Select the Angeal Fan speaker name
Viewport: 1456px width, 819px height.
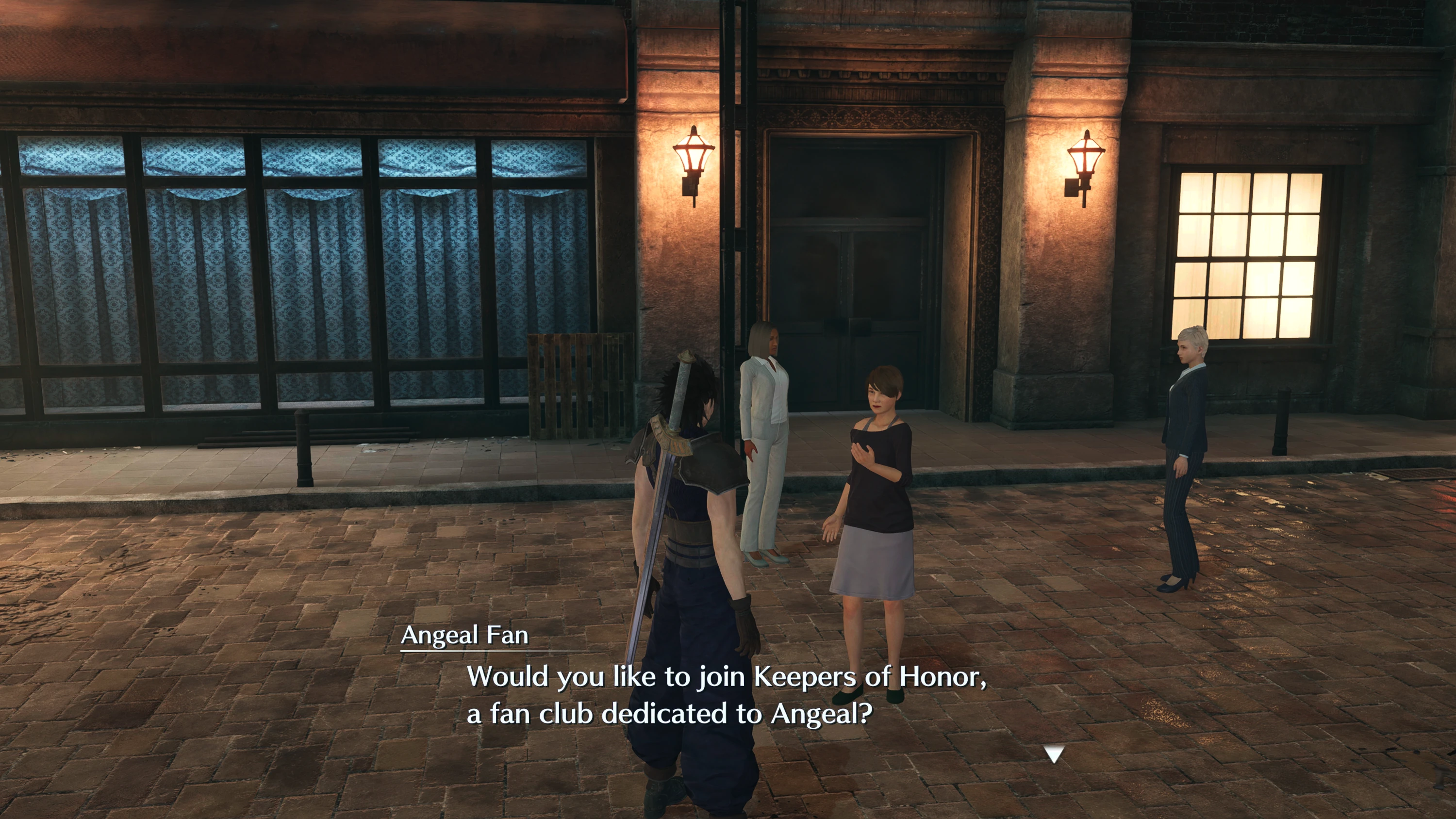[463, 637]
